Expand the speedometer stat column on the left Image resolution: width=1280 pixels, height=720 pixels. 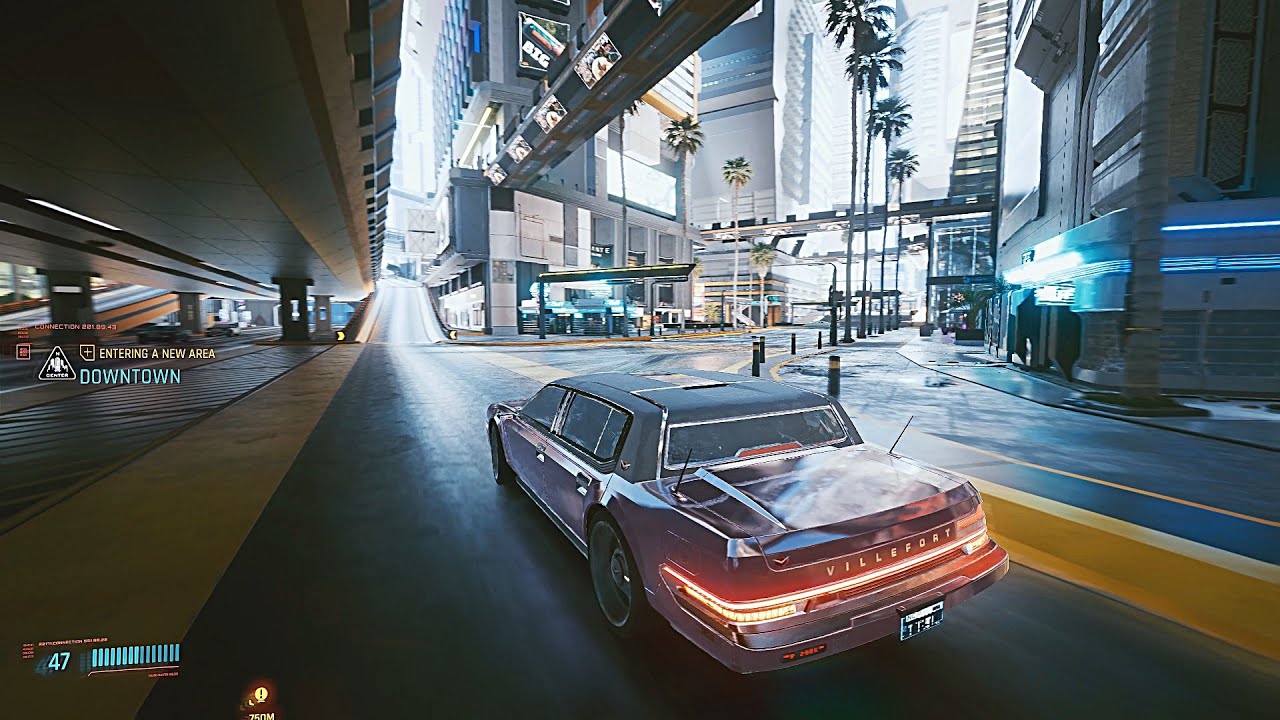(28, 650)
